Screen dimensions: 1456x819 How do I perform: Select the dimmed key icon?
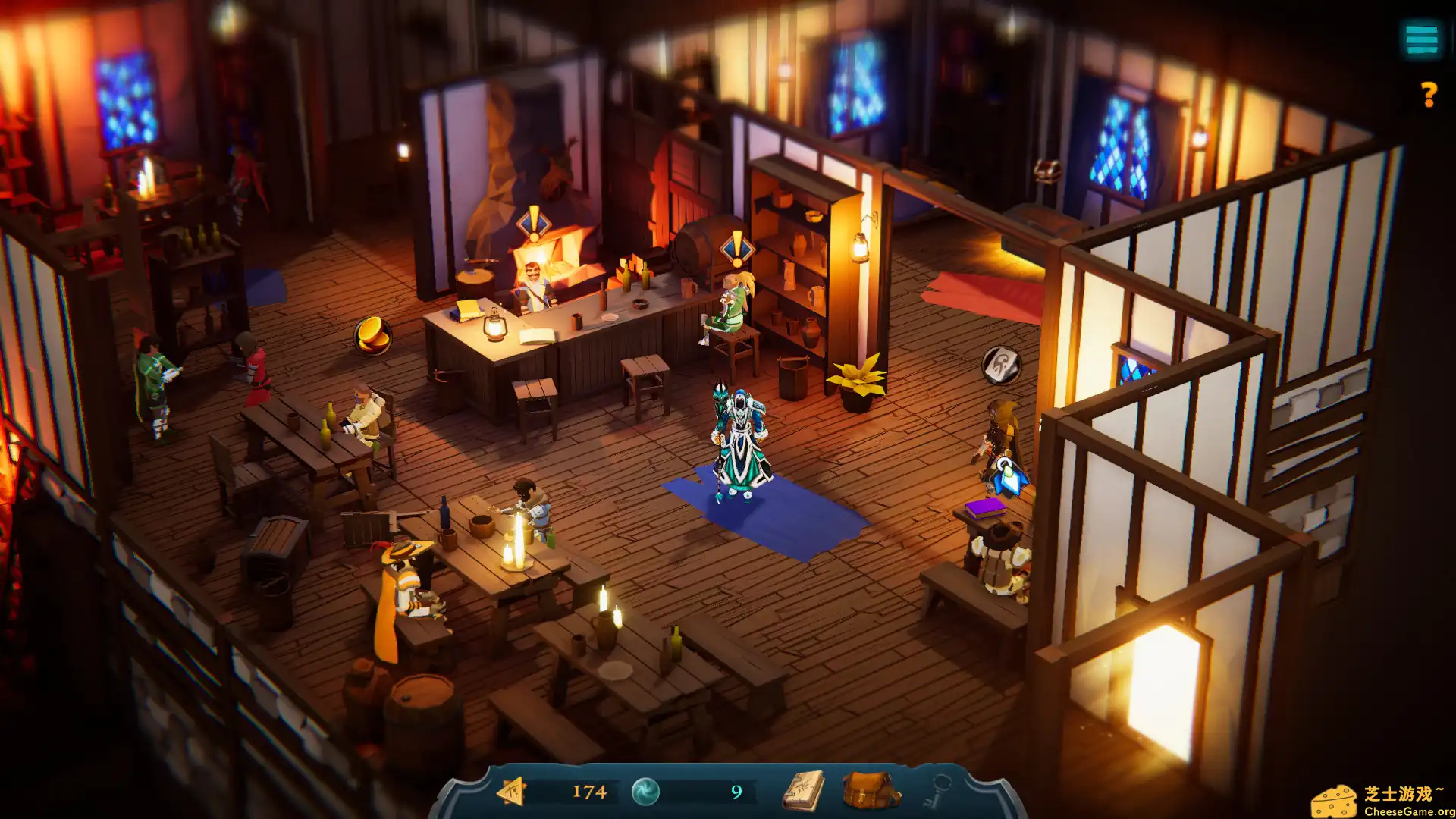tap(940, 791)
